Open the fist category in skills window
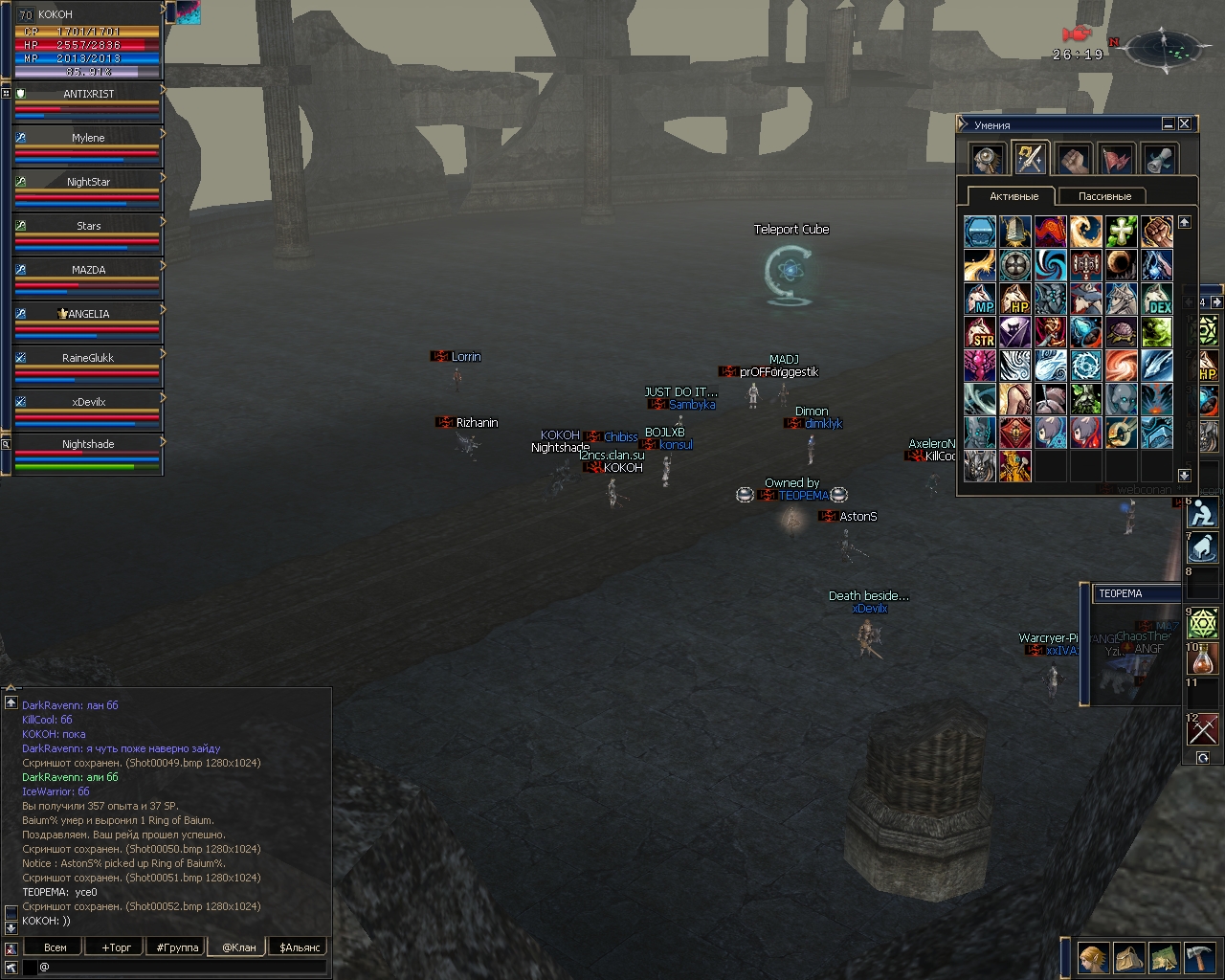This screenshot has width=1225, height=980. coord(1073,159)
